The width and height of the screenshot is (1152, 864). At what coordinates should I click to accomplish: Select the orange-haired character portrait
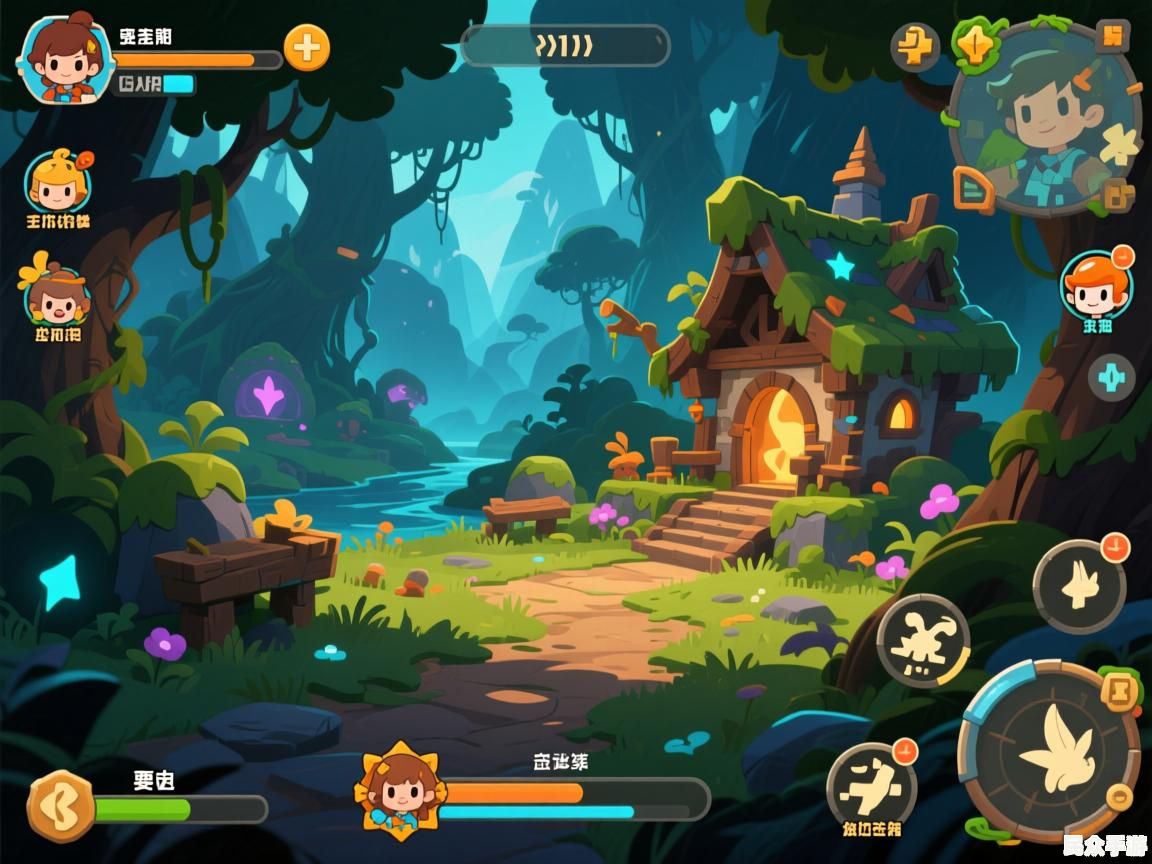pyautogui.click(x=1096, y=285)
